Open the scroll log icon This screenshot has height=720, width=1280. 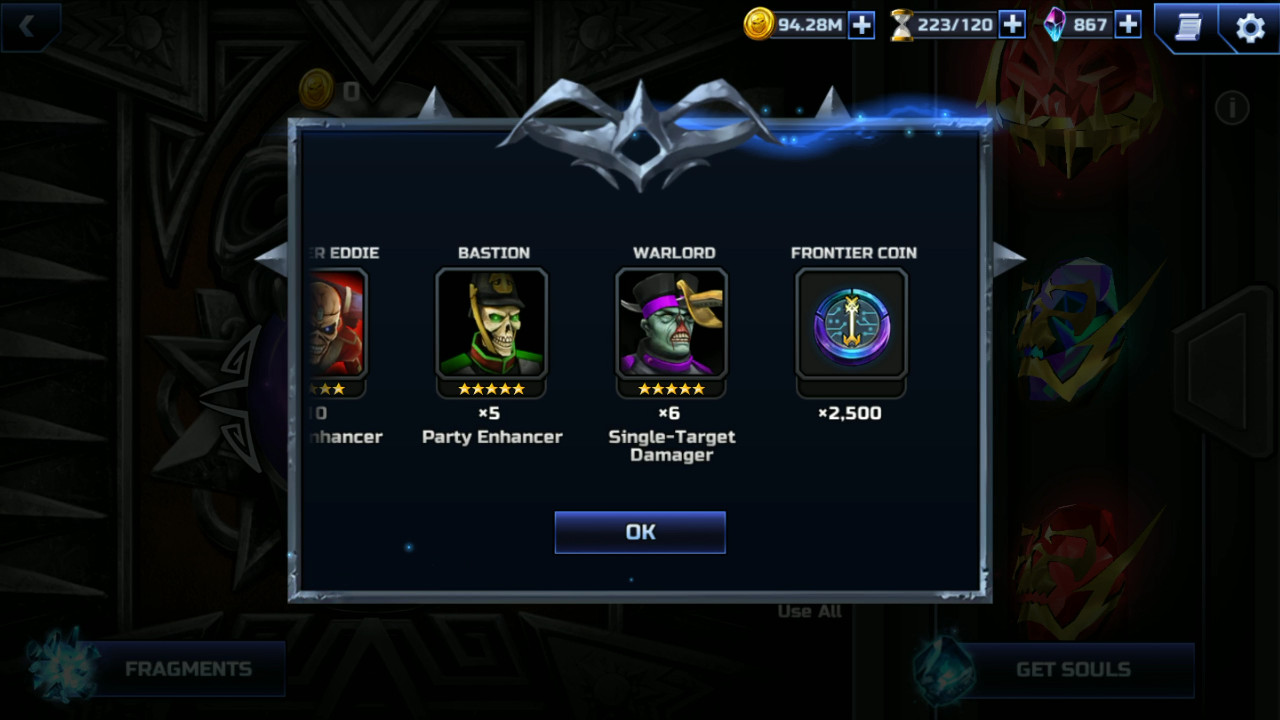1188,28
